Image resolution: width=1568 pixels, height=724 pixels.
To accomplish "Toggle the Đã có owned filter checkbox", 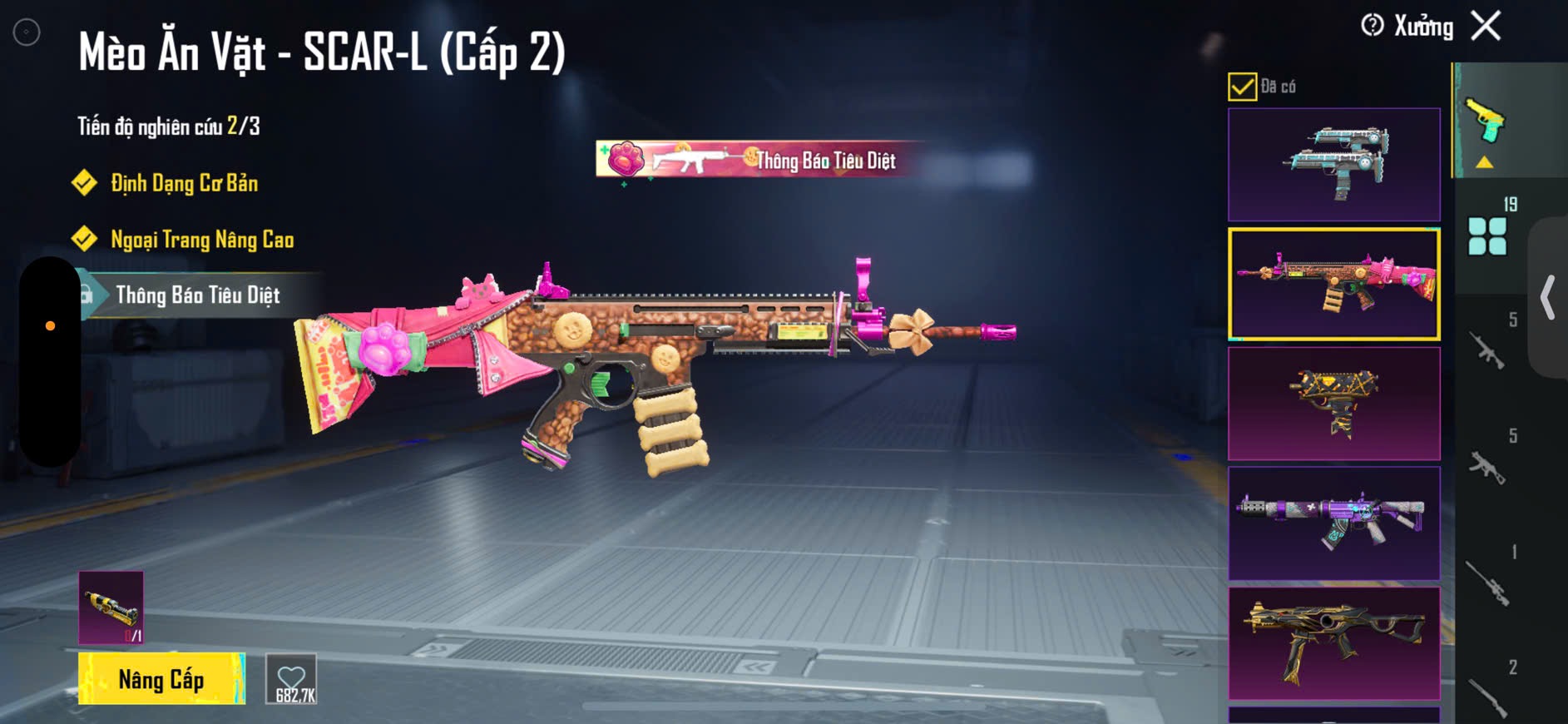I will [x=1242, y=87].
